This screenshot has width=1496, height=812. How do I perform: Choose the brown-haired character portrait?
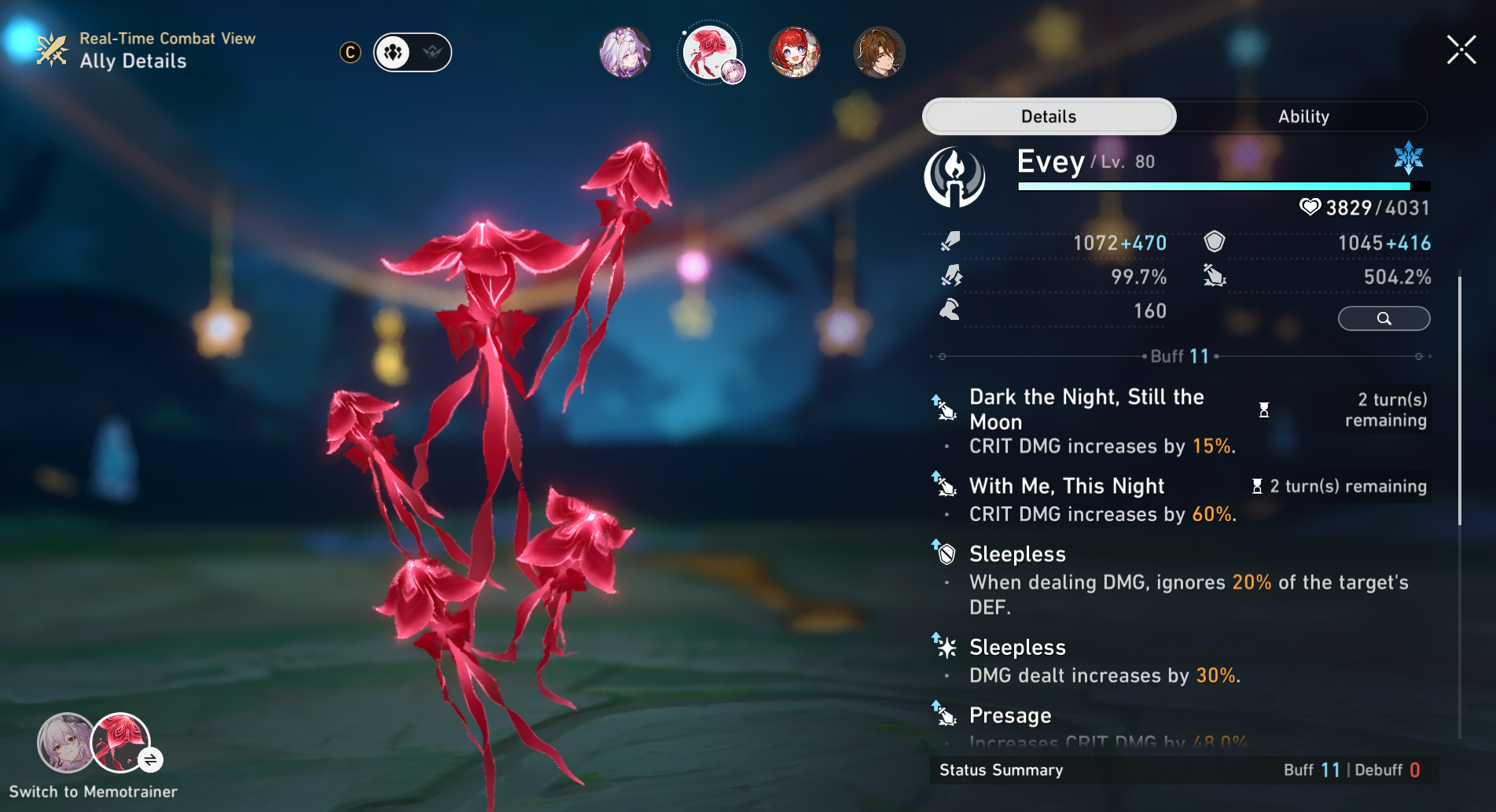click(880, 53)
